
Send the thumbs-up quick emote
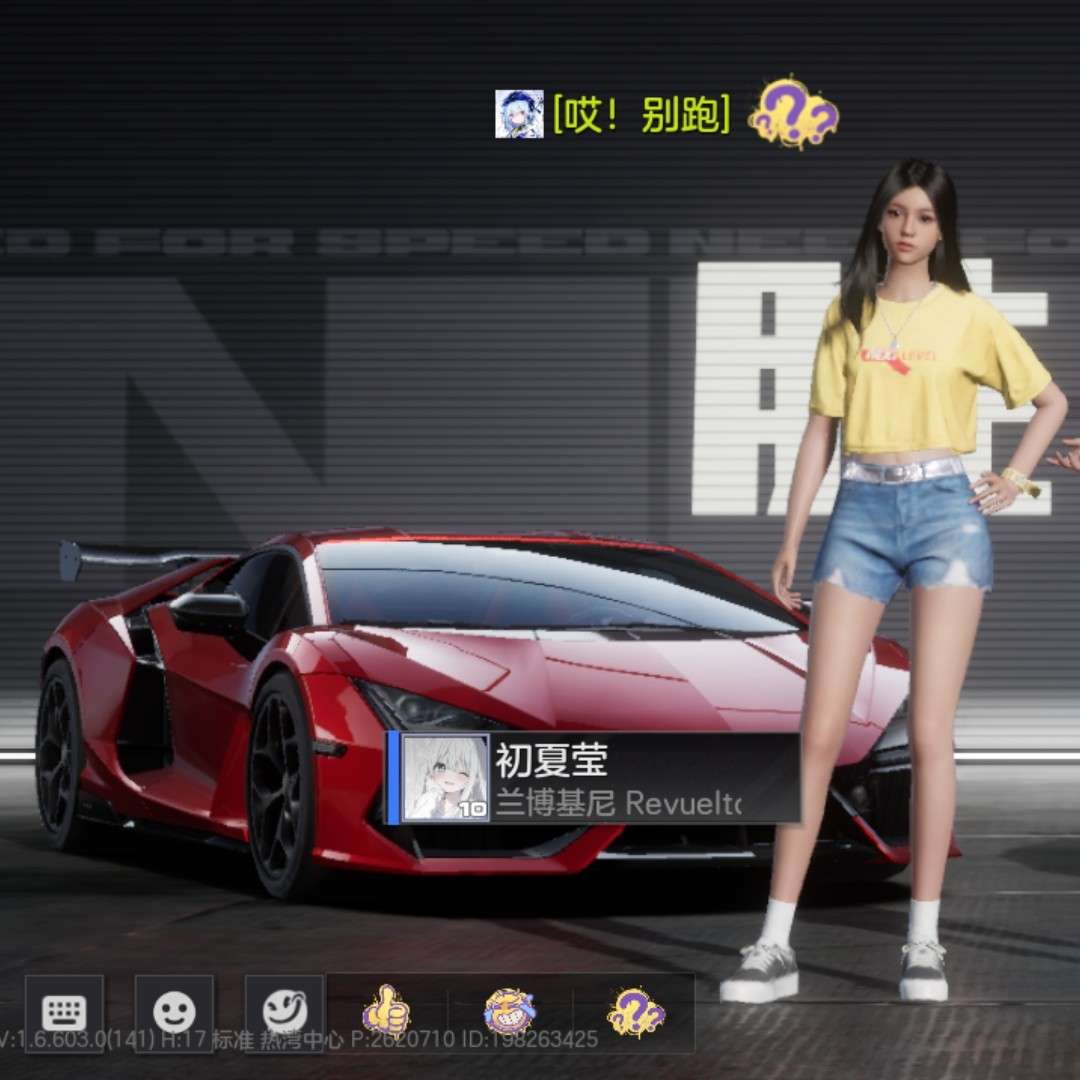[385, 1011]
